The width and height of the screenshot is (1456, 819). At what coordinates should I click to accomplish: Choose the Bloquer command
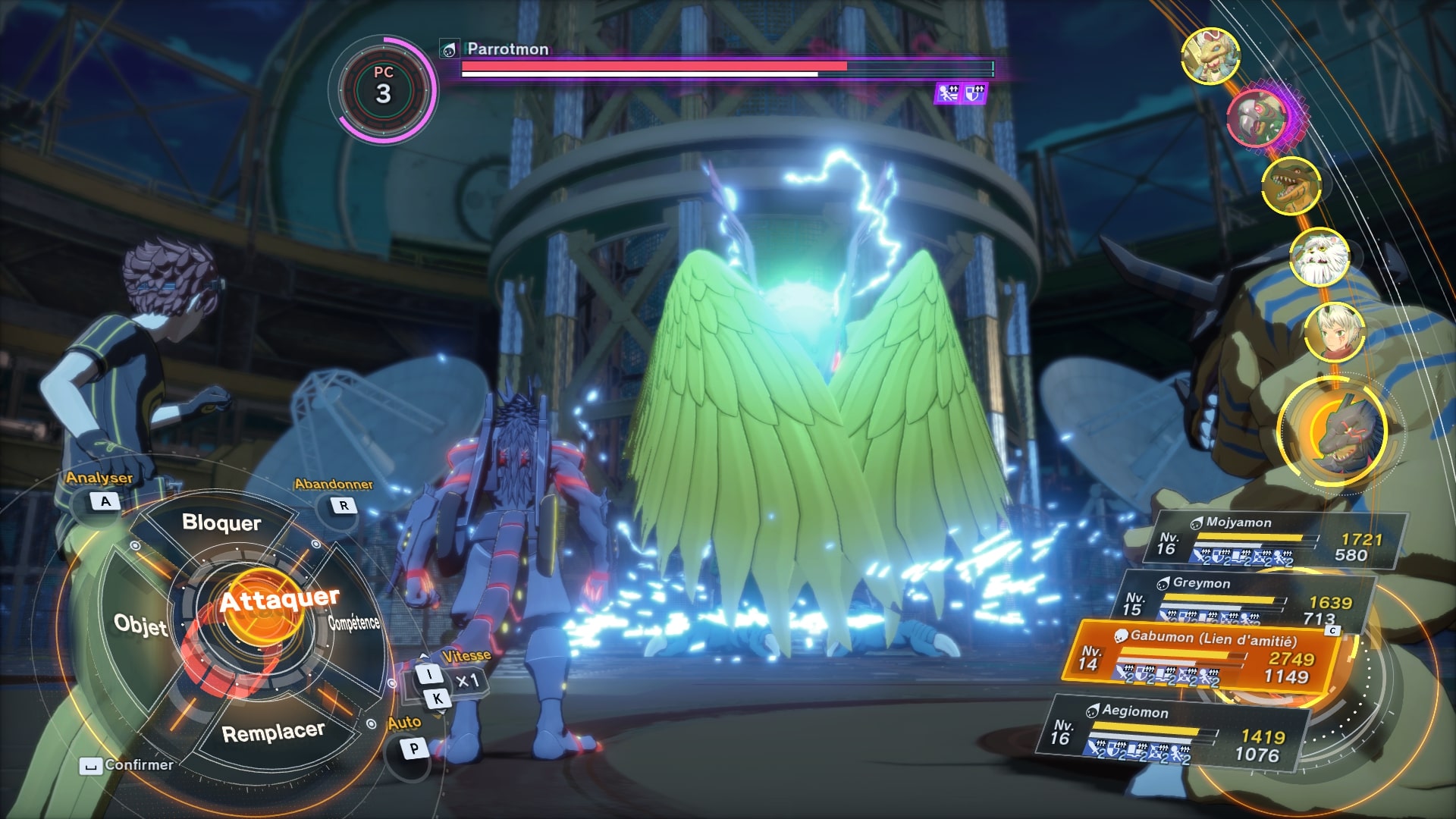click(222, 523)
